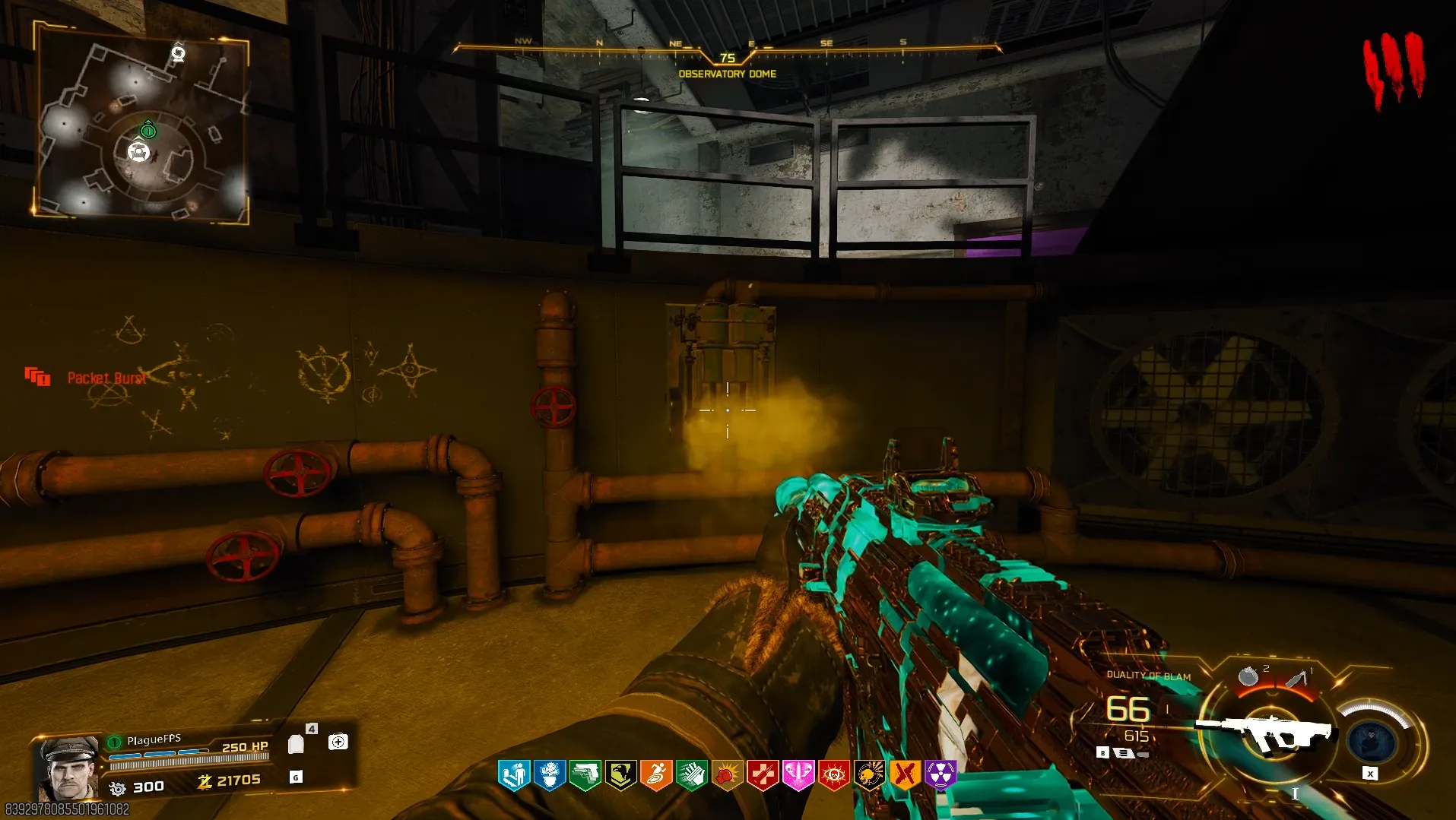
Task: Click the PlagueFPS character portrait
Action: [68, 768]
